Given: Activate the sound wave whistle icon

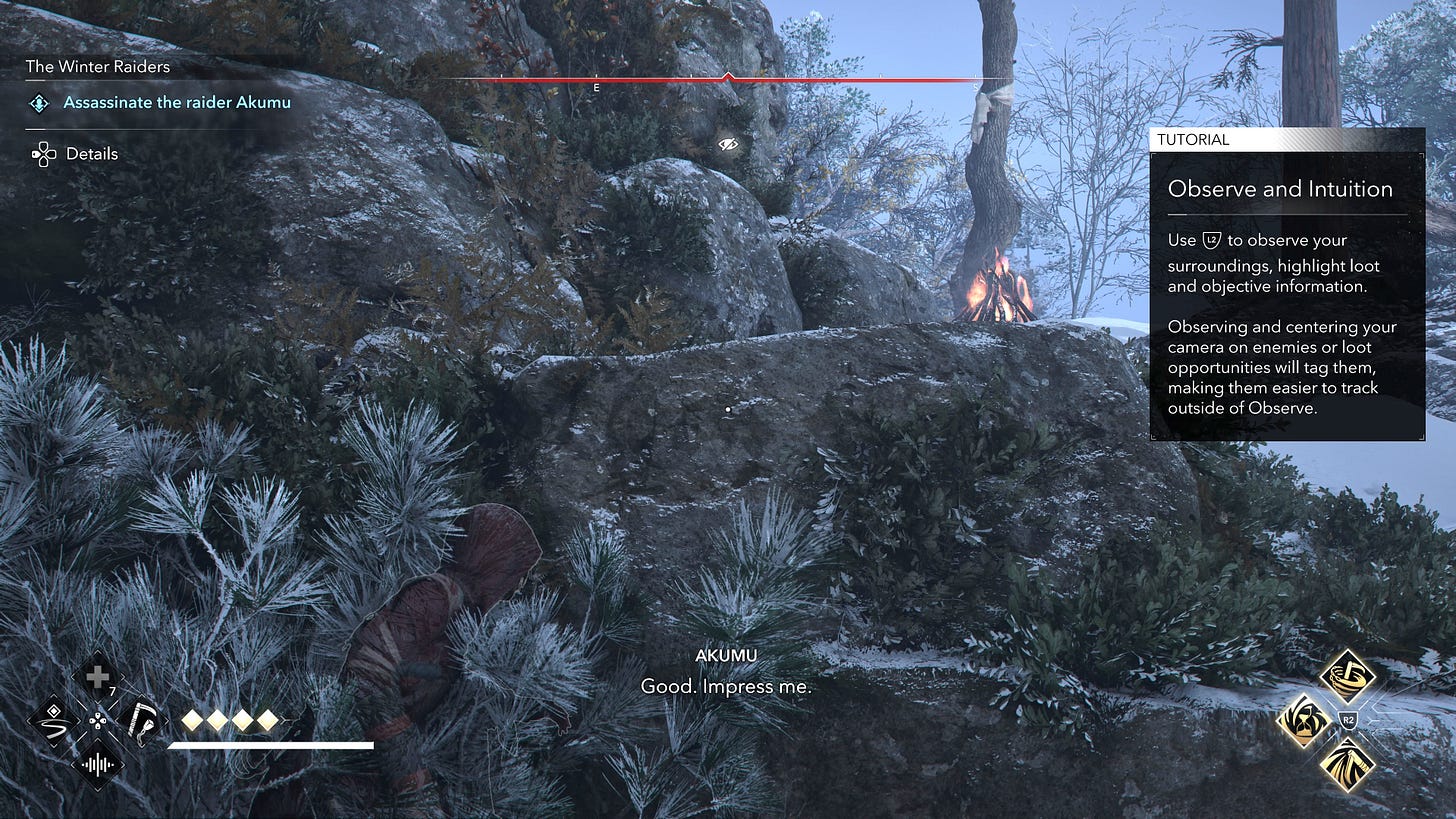Looking at the screenshot, I should coord(97,764).
